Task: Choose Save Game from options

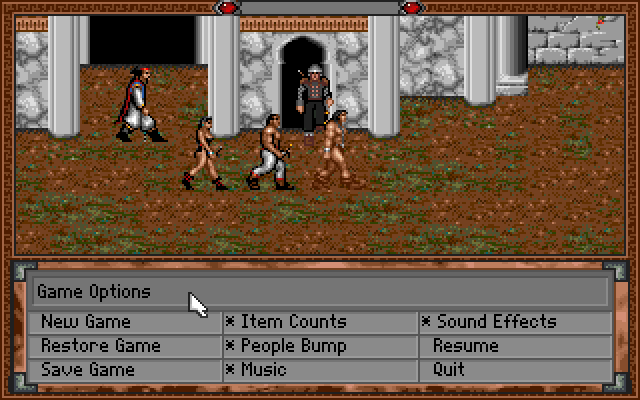Action: coord(87,370)
